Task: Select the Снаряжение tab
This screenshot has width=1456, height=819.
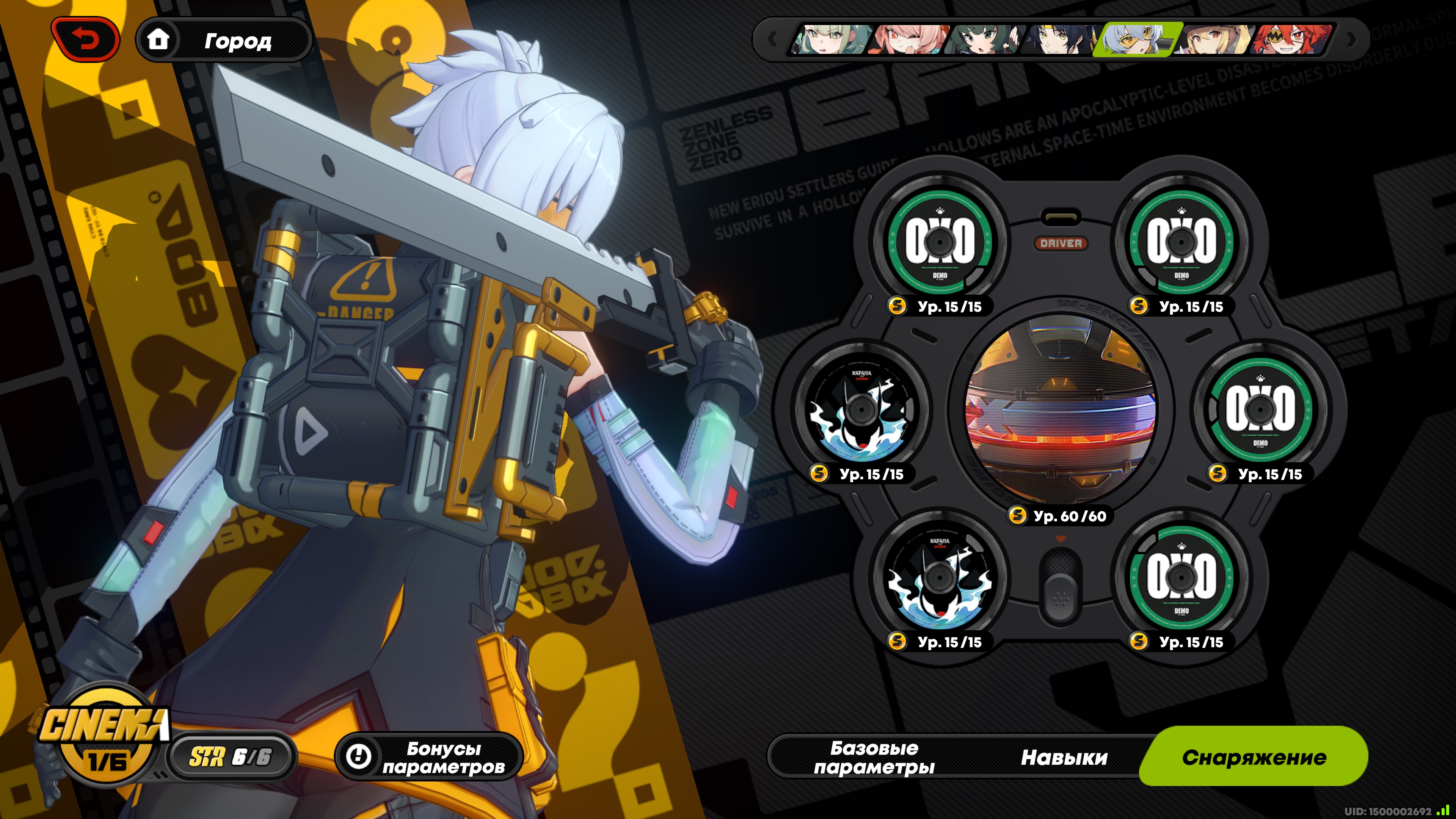Action: coord(1254,757)
